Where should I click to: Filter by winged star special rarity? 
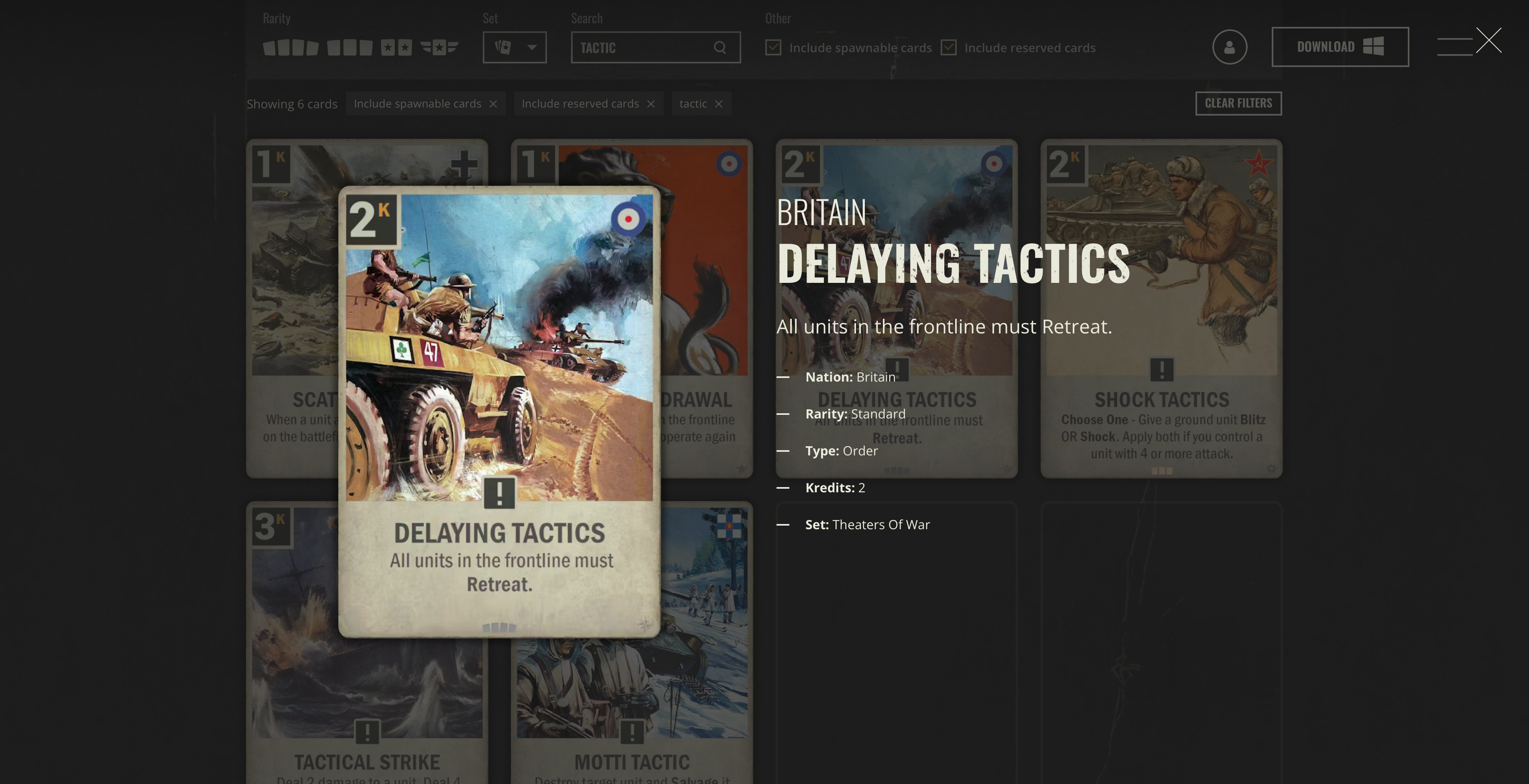pos(439,47)
